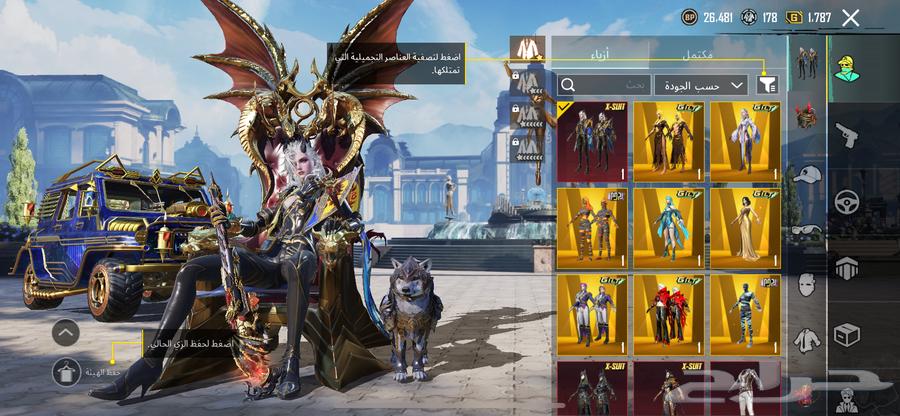Choose the white-haired outfit in purple robes
This screenshot has height=416, width=900.
(745, 141)
